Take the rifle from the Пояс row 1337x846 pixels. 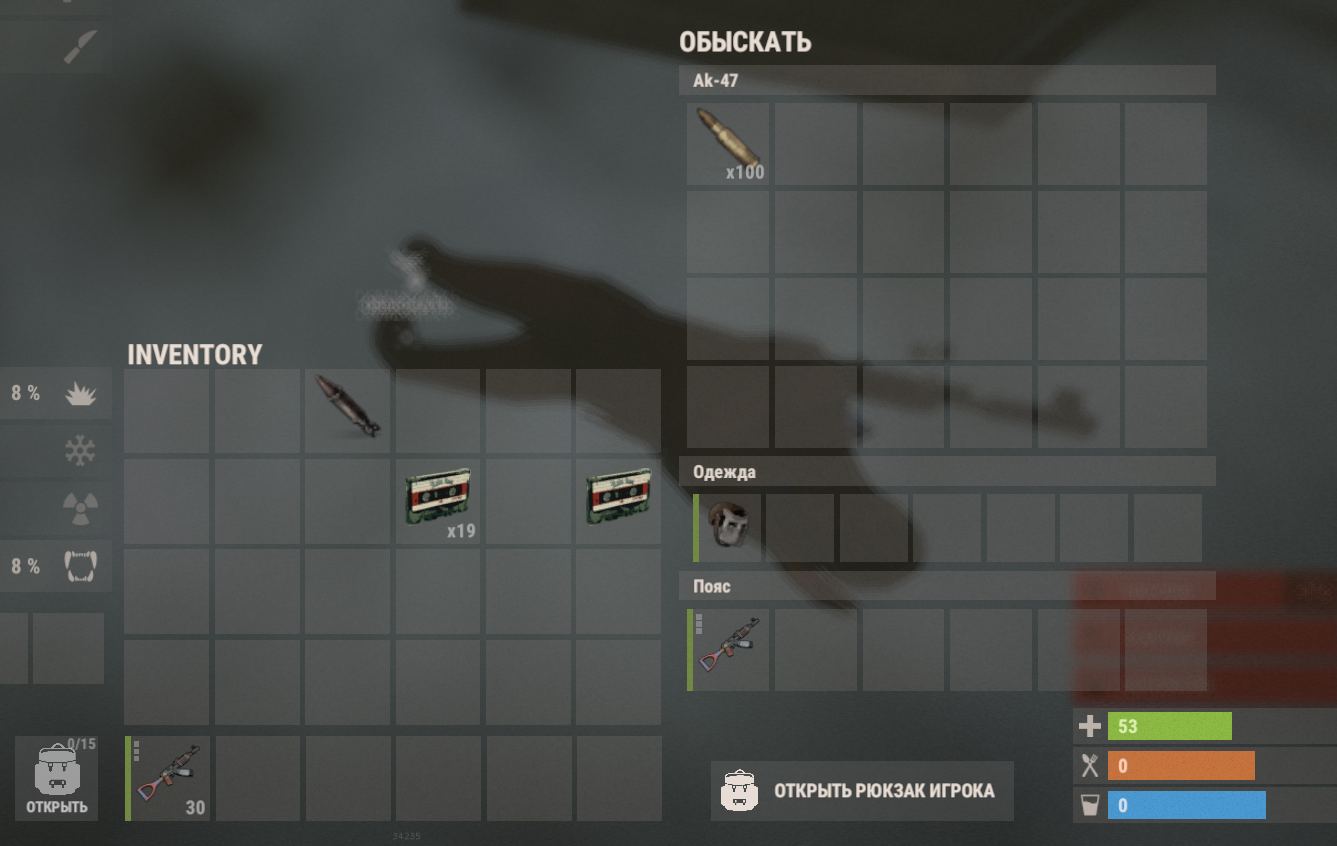pyautogui.click(x=729, y=649)
